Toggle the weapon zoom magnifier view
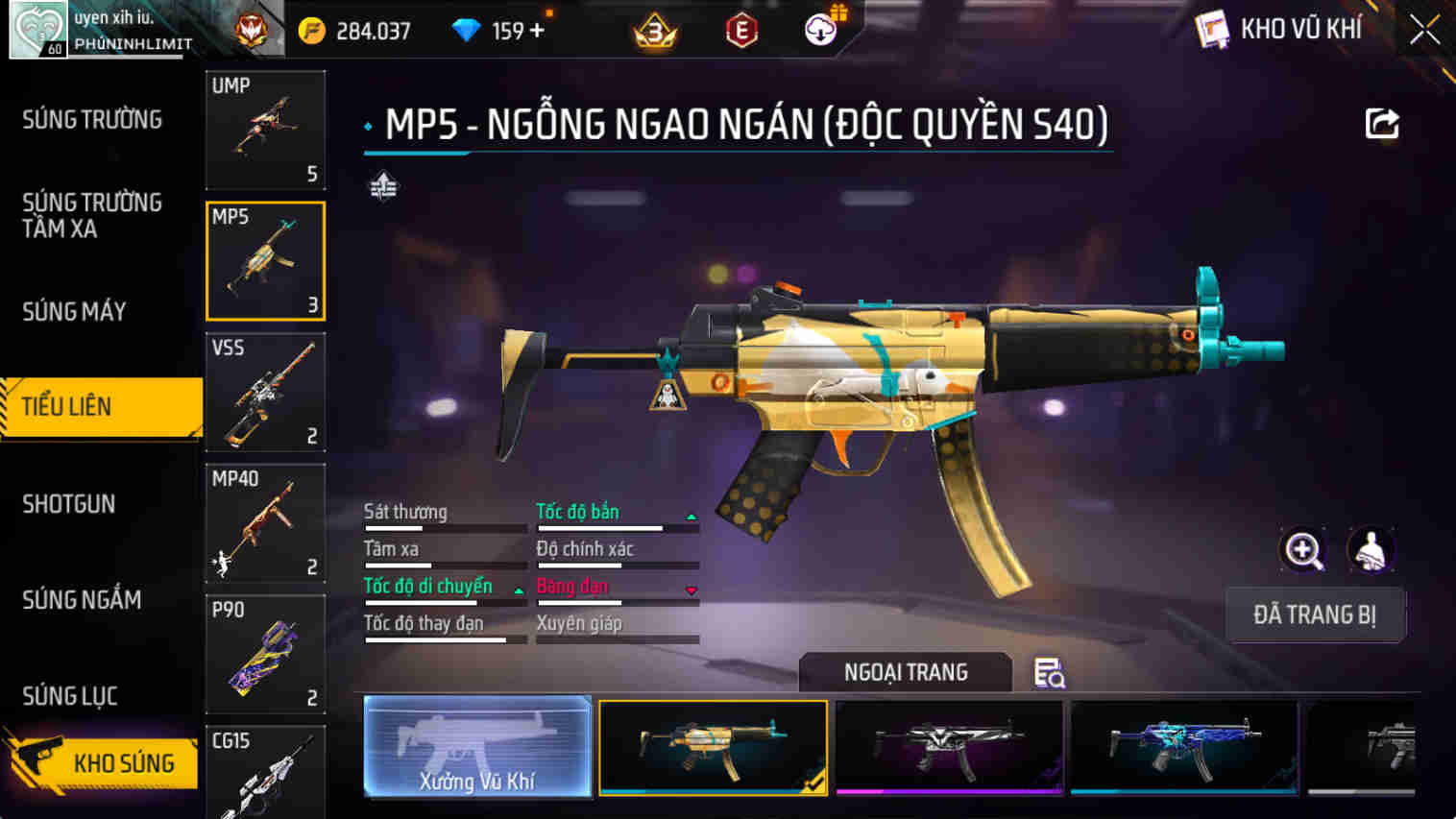 [x=1303, y=550]
